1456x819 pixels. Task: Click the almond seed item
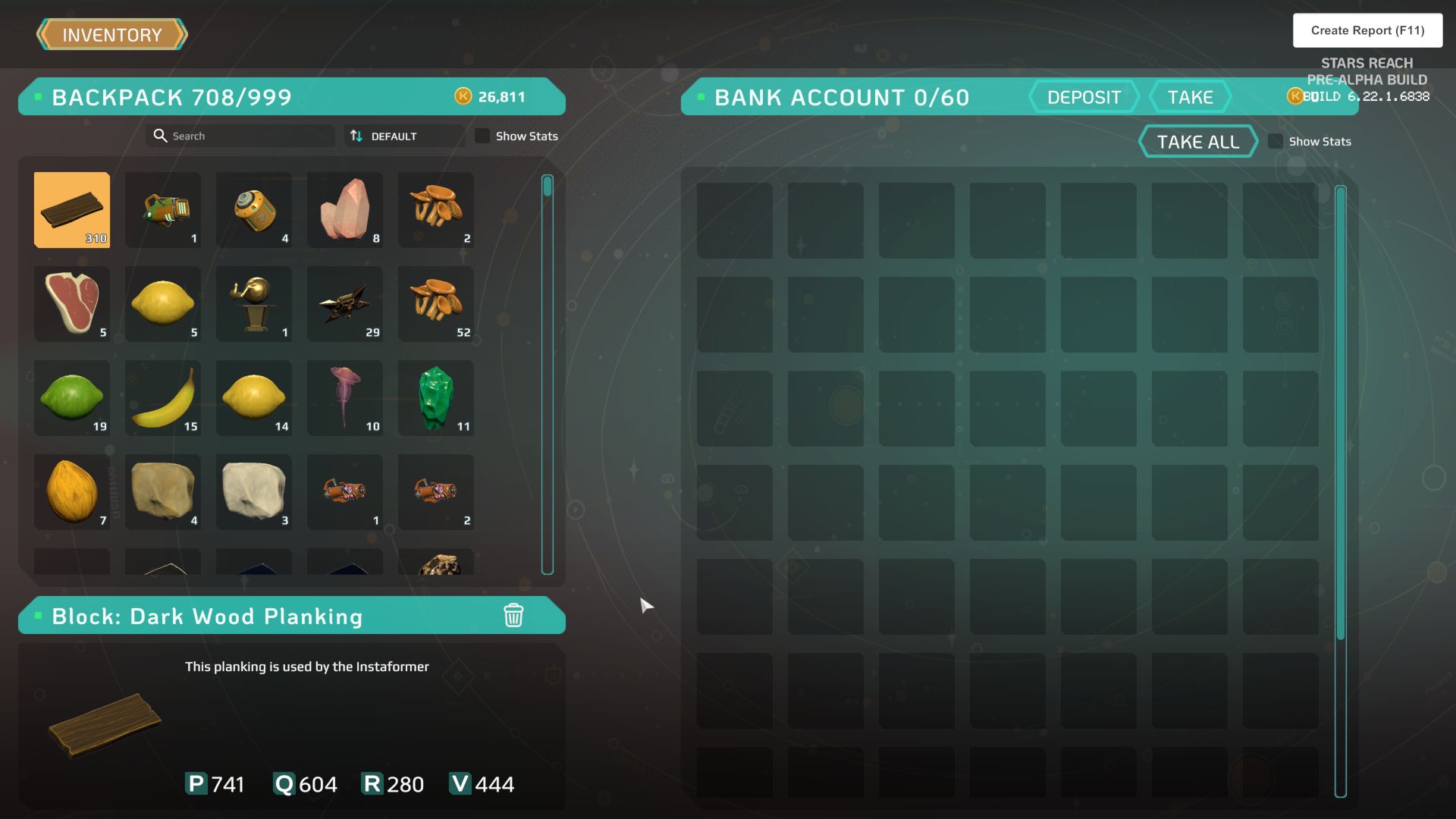(71, 491)
